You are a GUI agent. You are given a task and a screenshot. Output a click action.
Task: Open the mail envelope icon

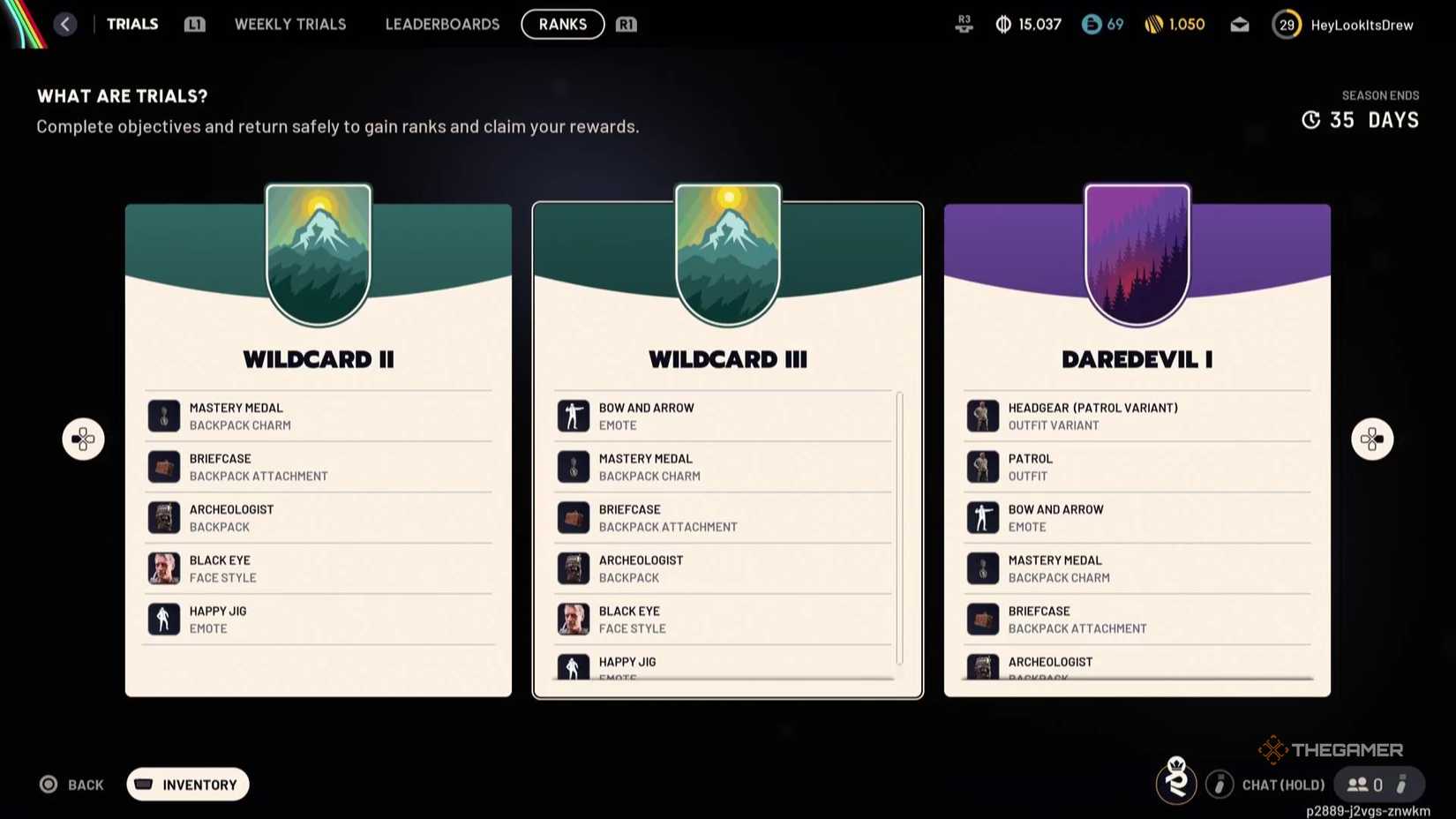(x=1239, y=25)
